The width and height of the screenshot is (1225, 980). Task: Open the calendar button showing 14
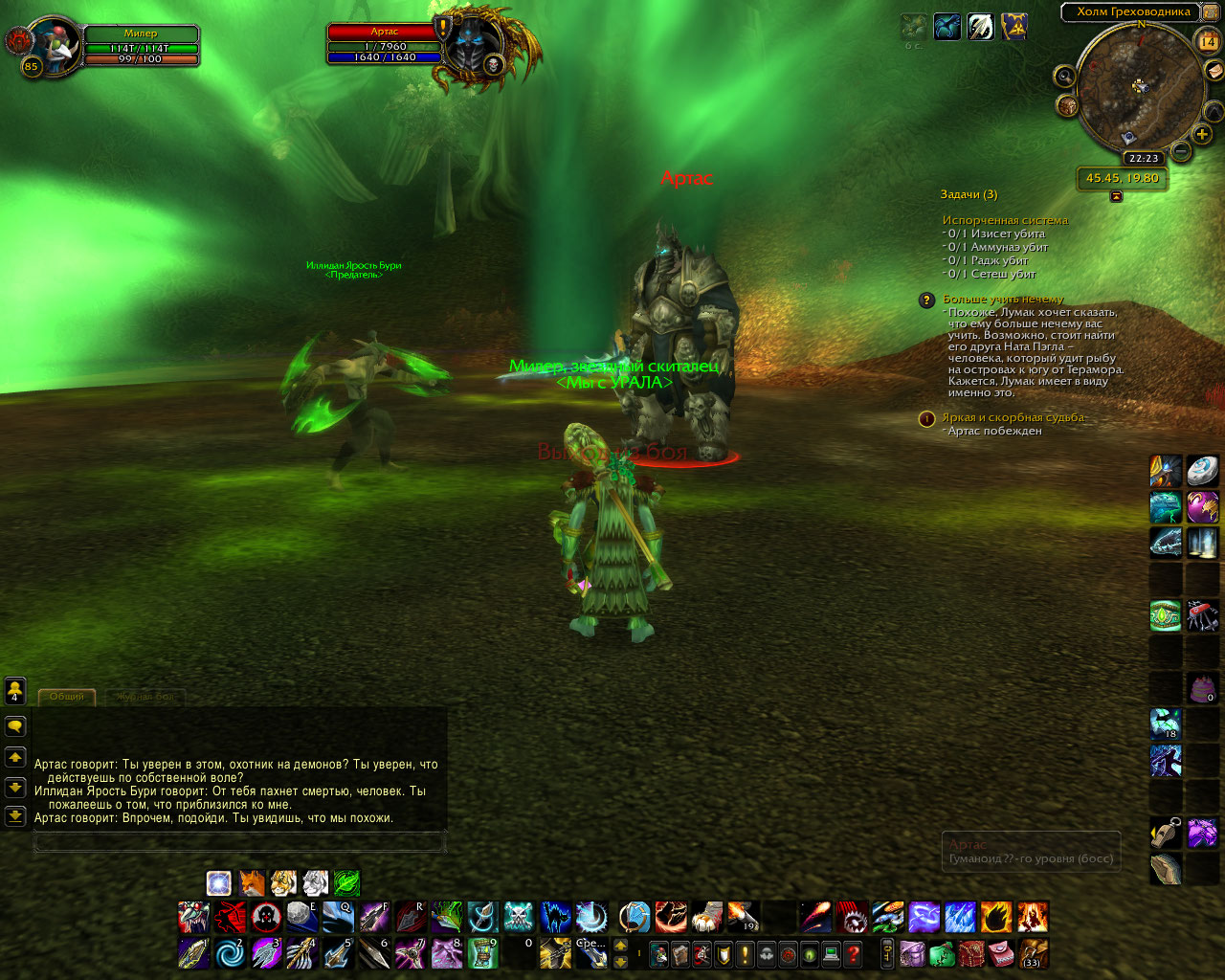1208,41
